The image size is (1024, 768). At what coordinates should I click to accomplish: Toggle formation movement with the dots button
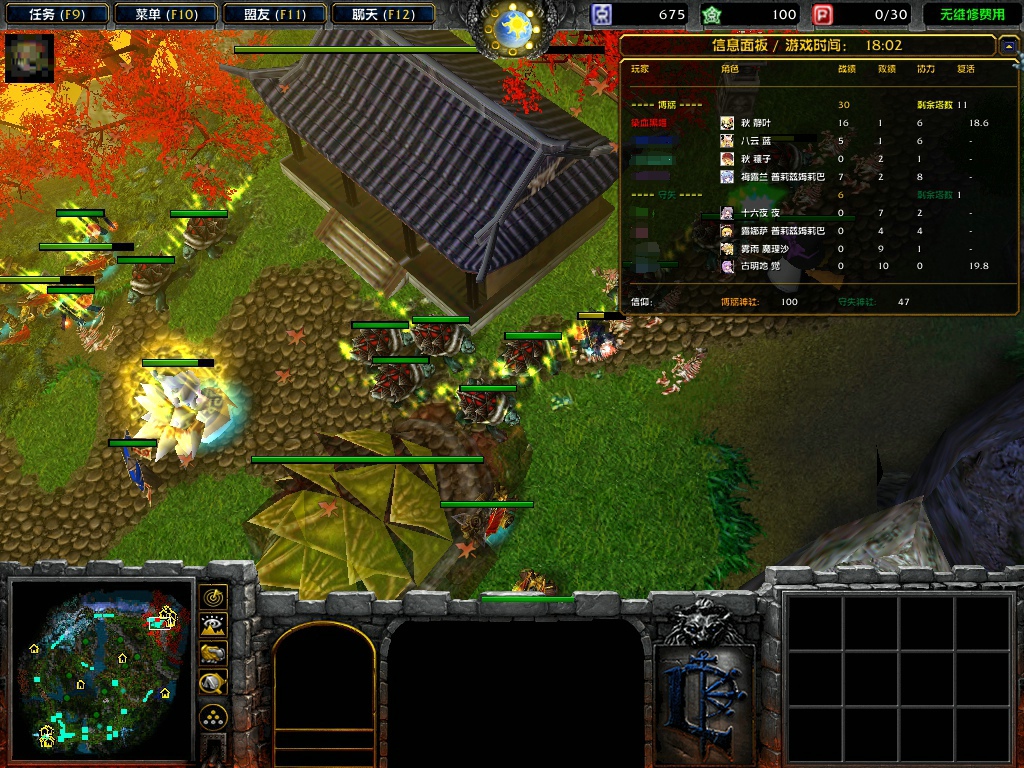coord(213,717)
